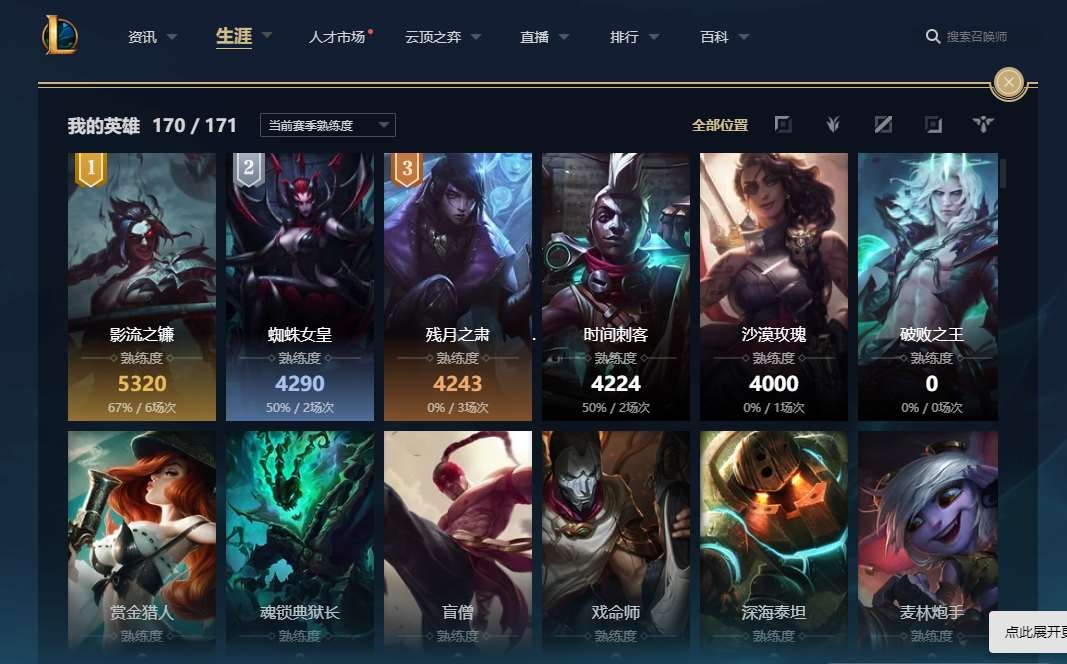Open the 盲僧 champion card

[458, 540]
